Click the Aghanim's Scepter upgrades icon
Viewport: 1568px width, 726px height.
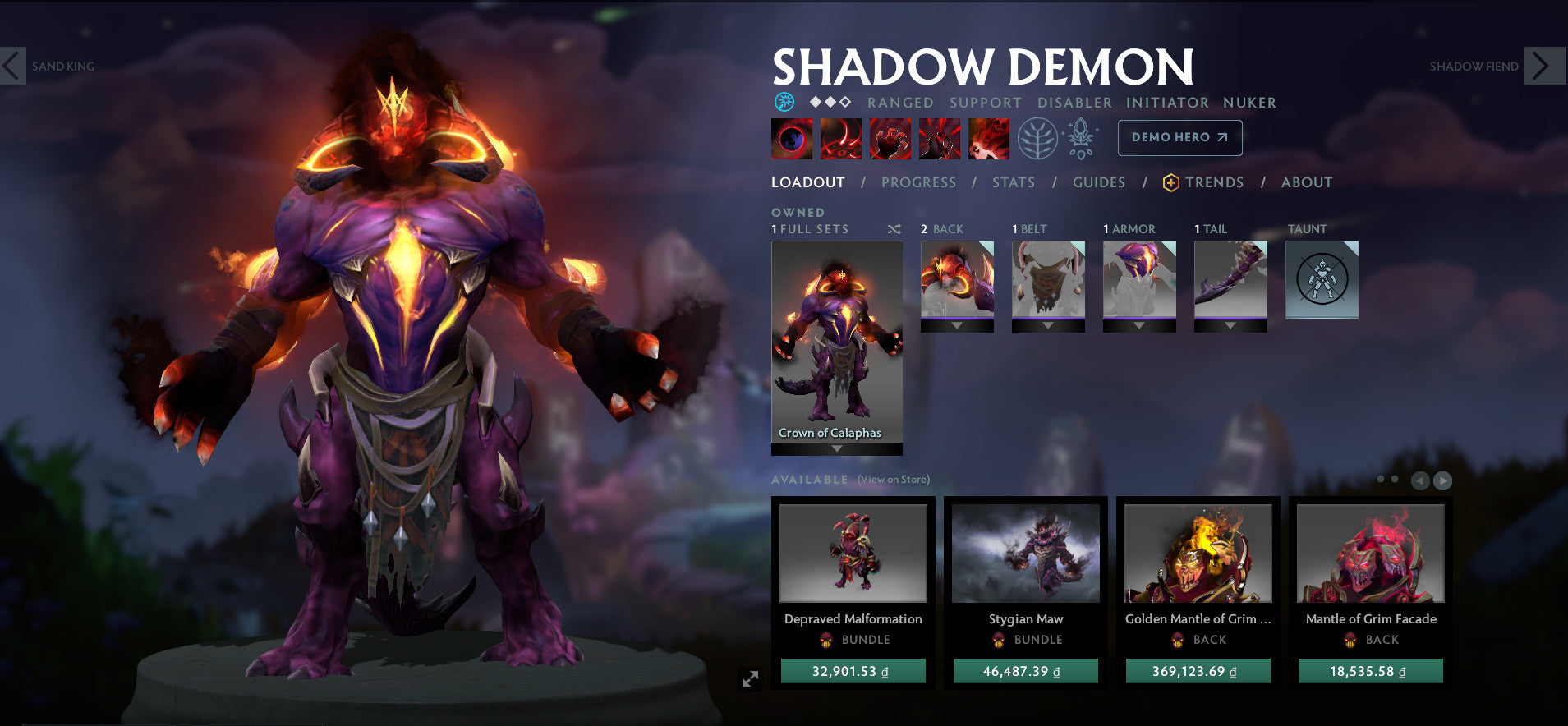tap(1083, 138)
